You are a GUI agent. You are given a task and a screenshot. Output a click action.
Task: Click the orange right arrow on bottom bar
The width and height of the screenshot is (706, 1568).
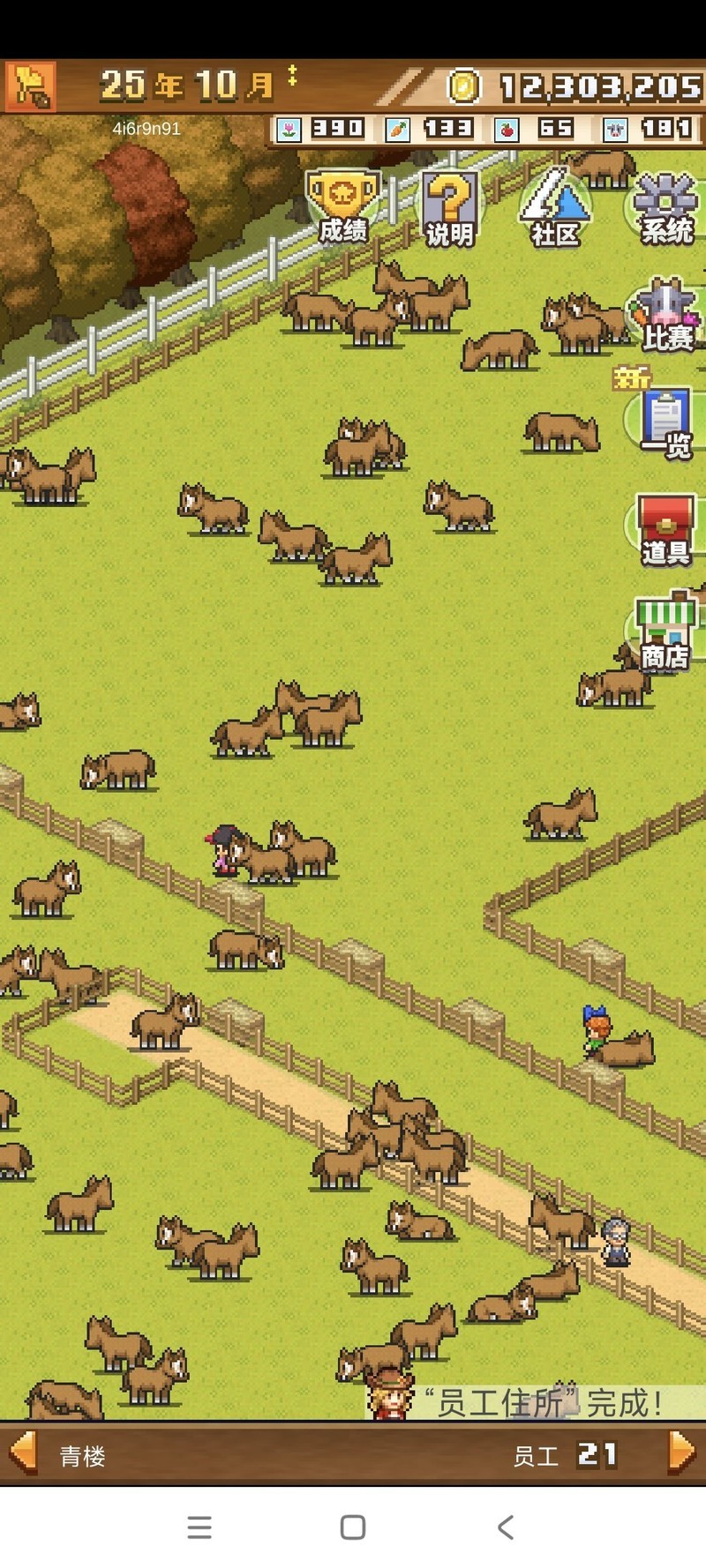pyautogui.click(x=681, y=1452)
